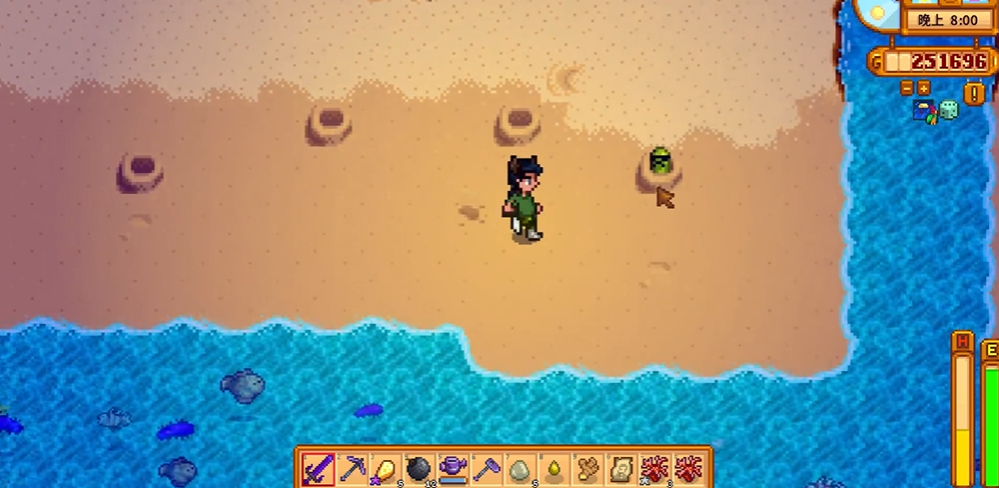Select the purple watering can
Screen dimensions: 999x488
(x=454, y=468)
